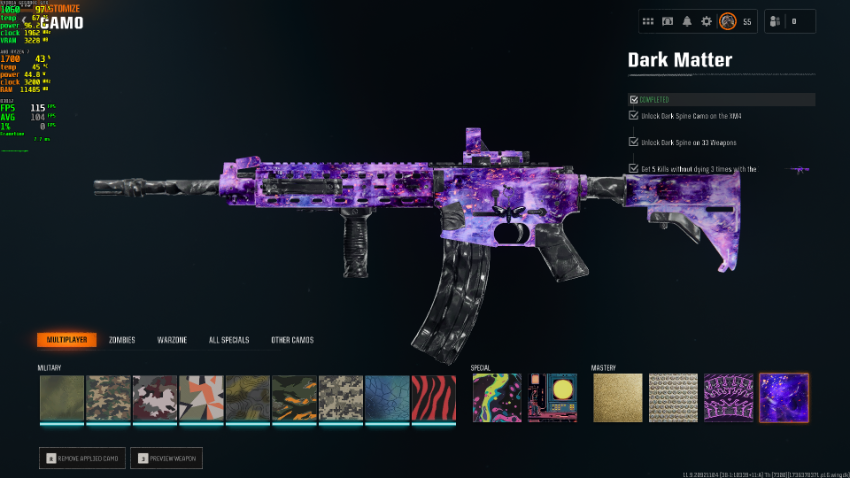Pick the Diamond mastery camo
850x478 pixels.
click(x=673, y=398)
